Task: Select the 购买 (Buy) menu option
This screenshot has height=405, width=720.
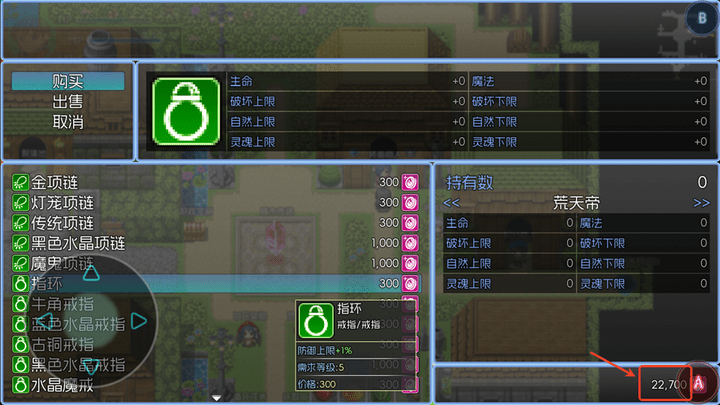Action: [68, 81]
